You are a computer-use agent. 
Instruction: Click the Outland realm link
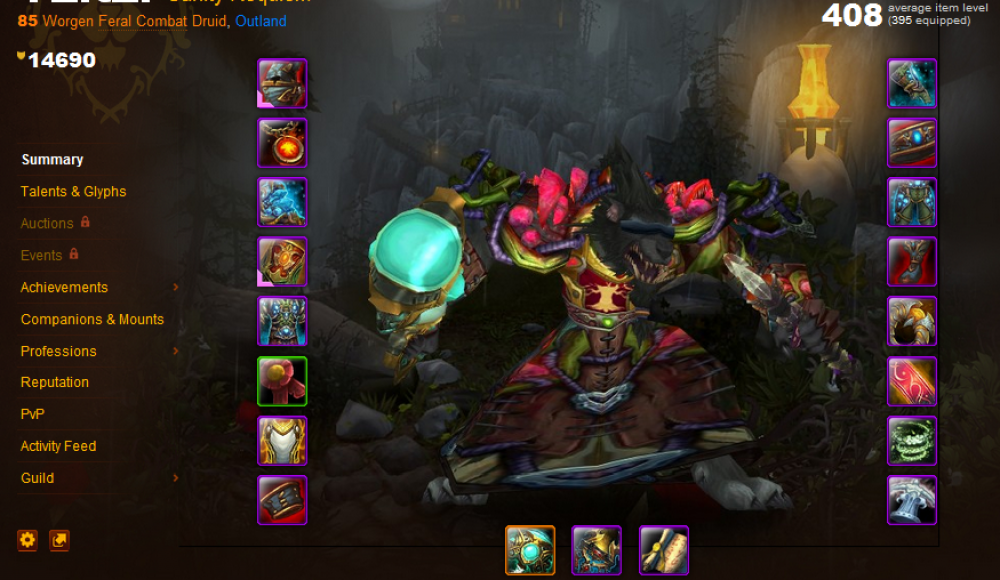coord(260,21)
